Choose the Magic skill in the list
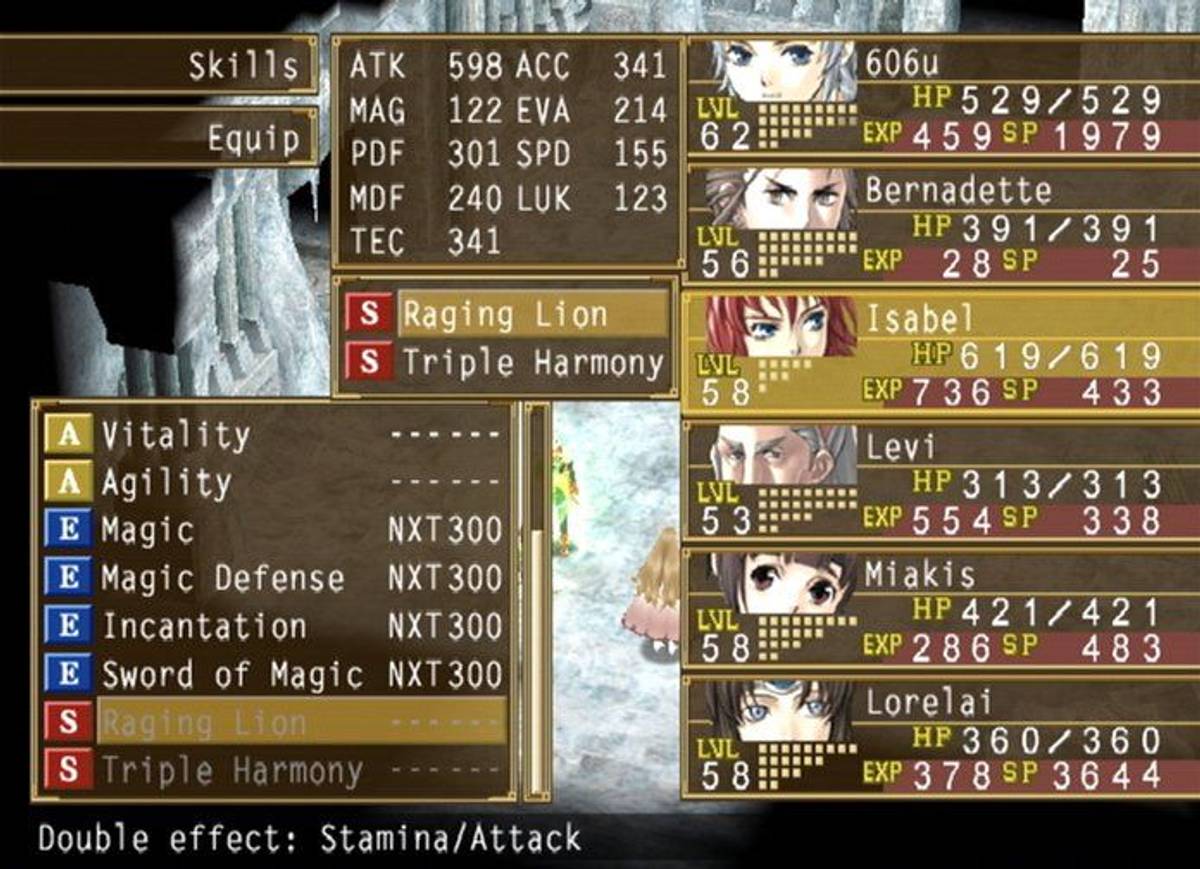 pyautogui.click(x=272, y=531)
